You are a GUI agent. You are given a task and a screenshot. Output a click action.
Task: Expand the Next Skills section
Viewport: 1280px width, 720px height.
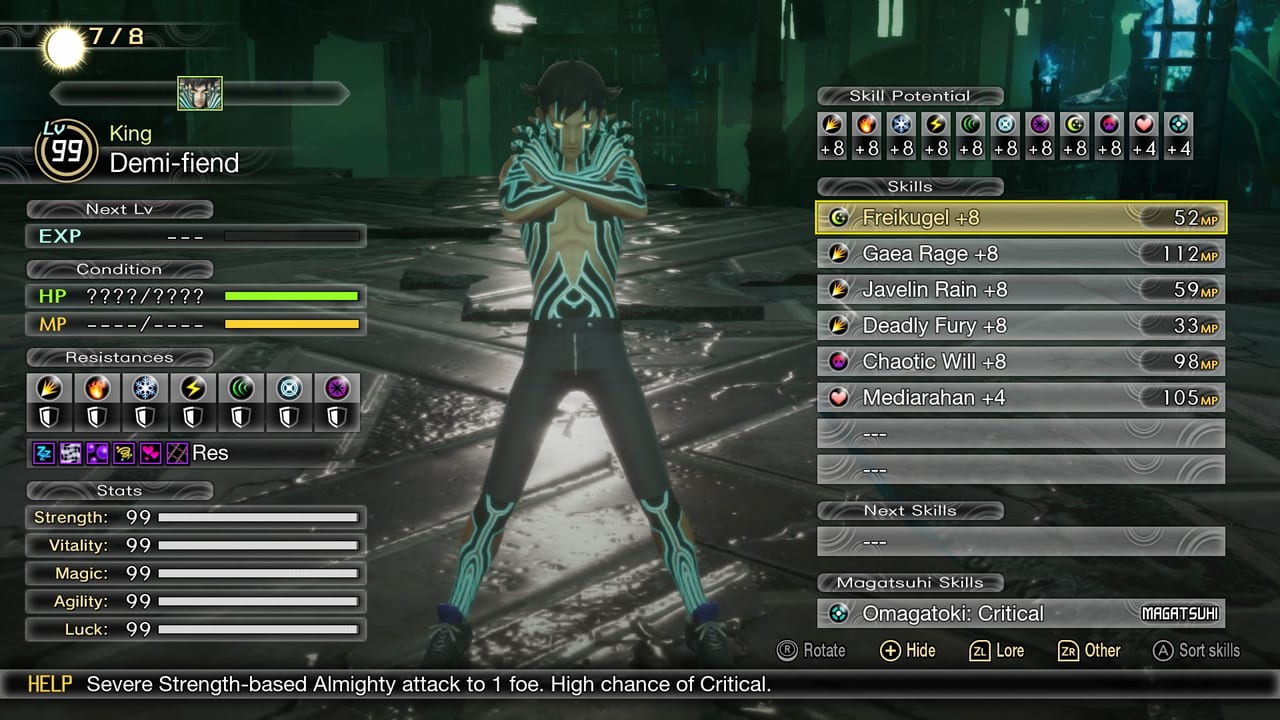[x=909, y=510]
